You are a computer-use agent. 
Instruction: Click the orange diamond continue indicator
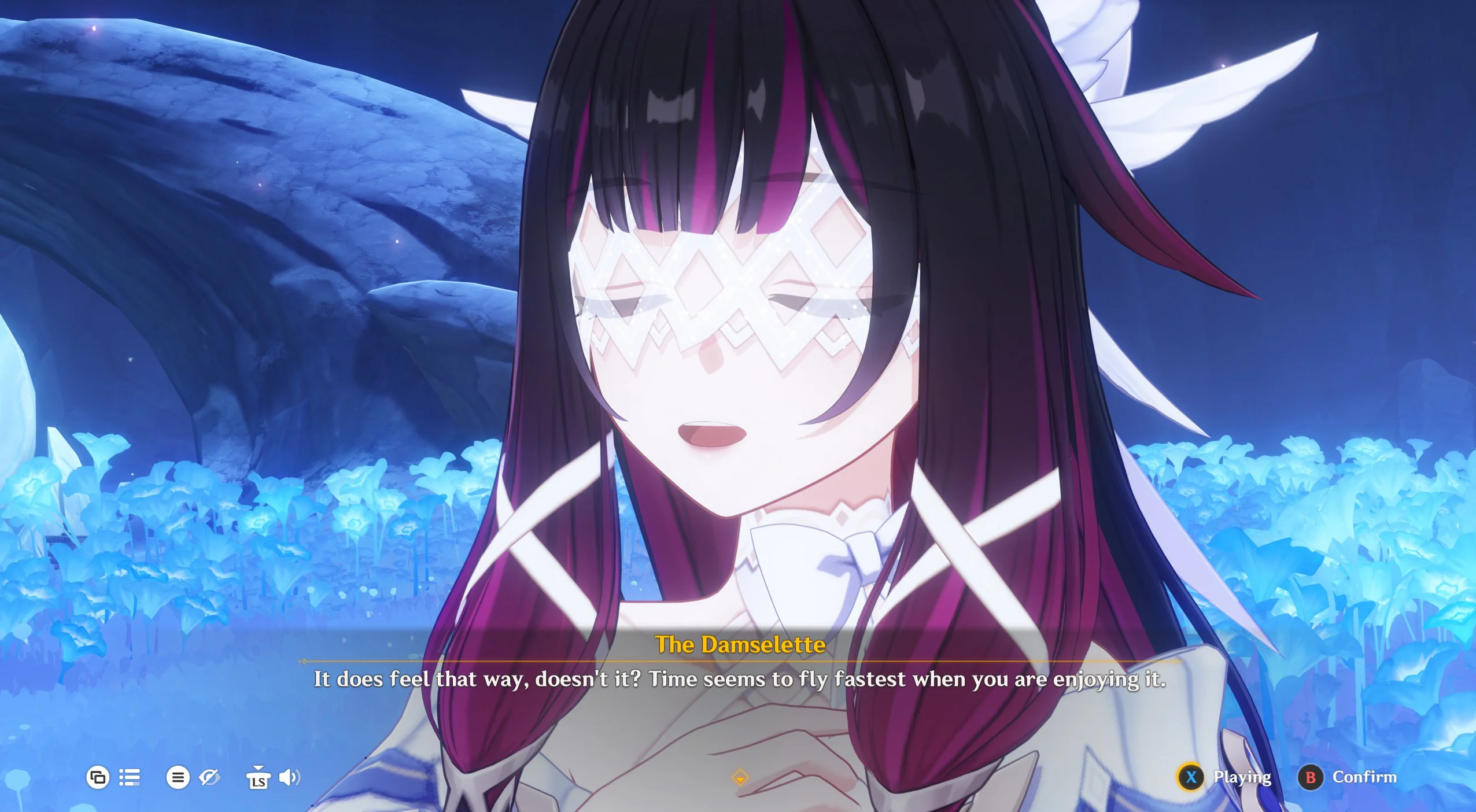740,777
